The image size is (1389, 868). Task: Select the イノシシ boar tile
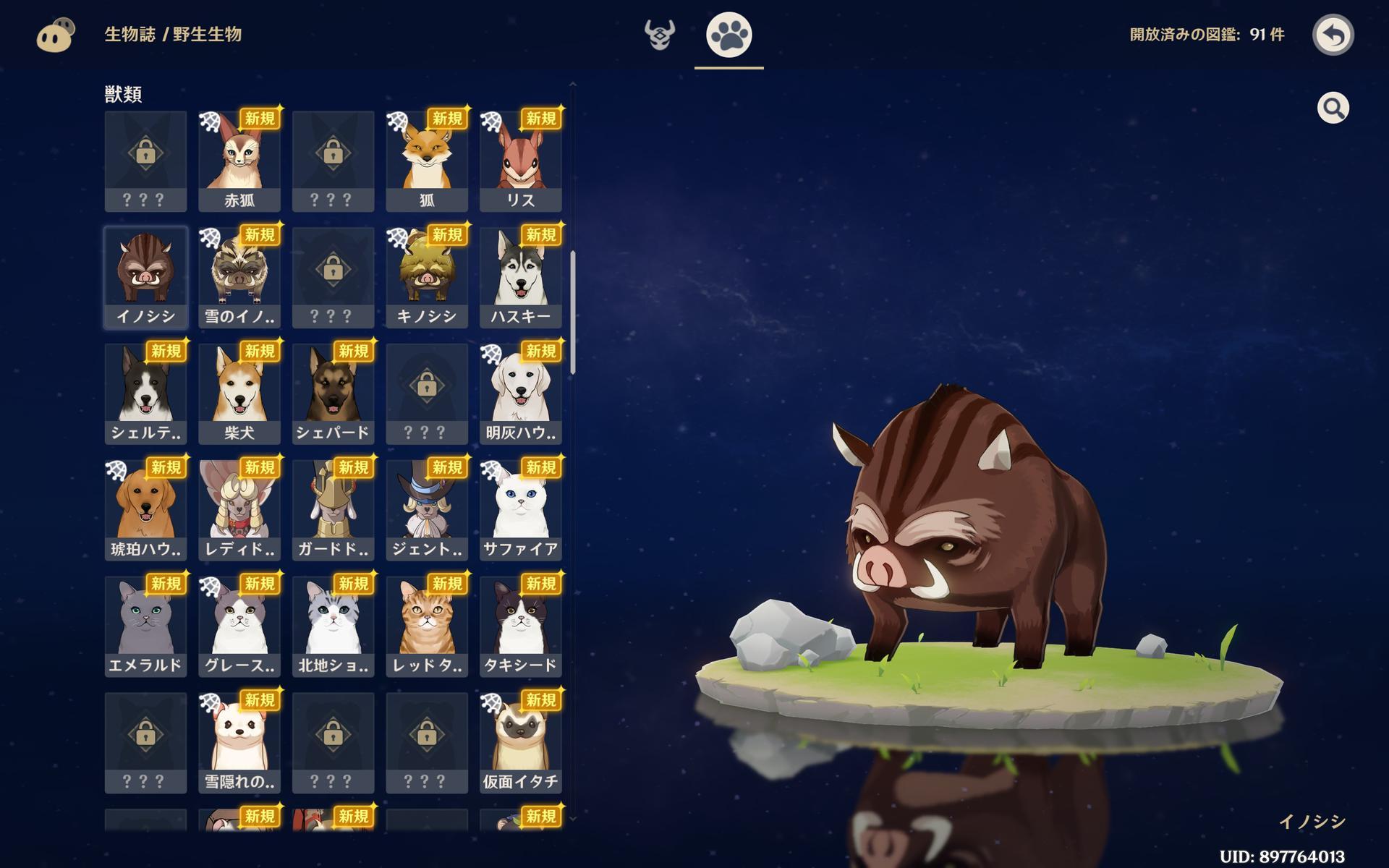click(145, 278)
